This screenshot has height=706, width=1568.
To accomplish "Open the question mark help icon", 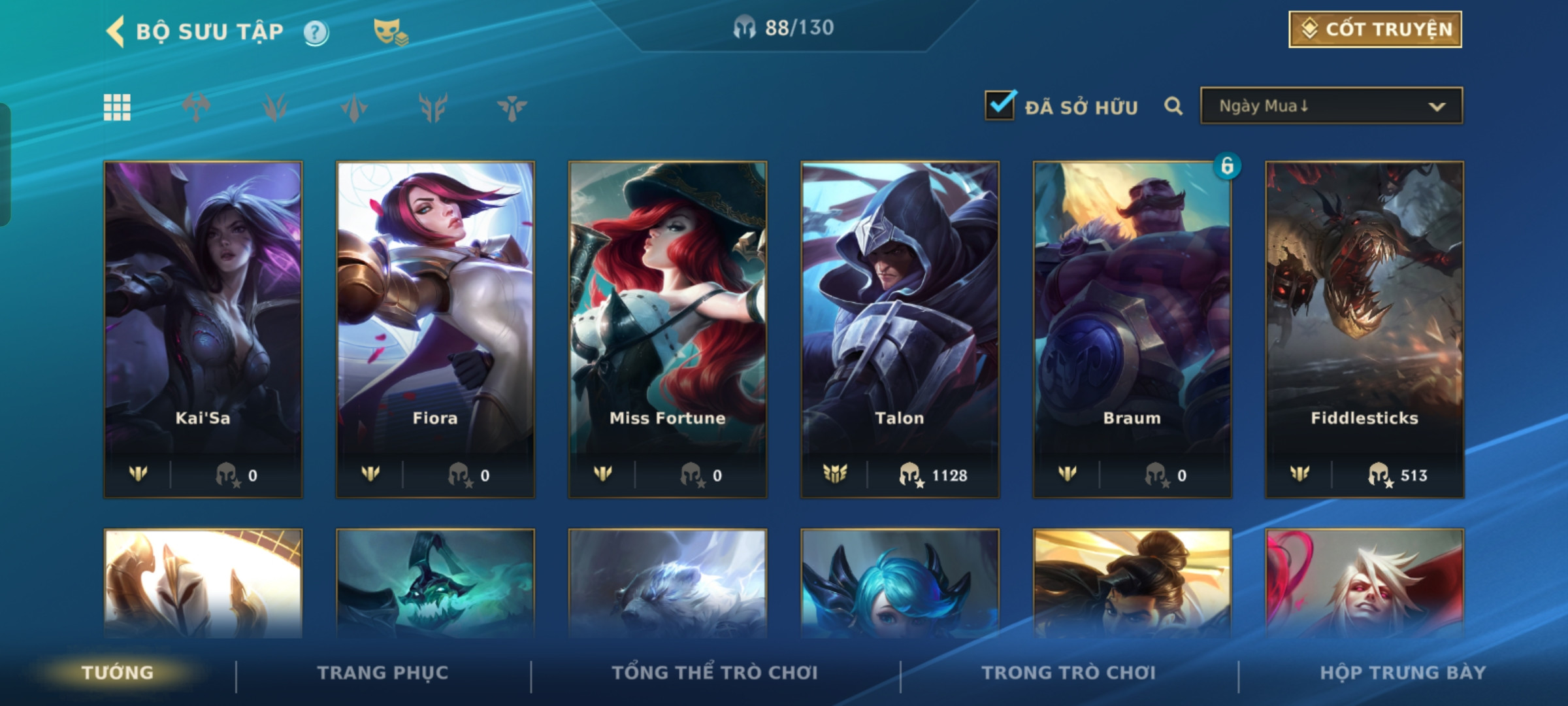I will click(x=316, y=32).
